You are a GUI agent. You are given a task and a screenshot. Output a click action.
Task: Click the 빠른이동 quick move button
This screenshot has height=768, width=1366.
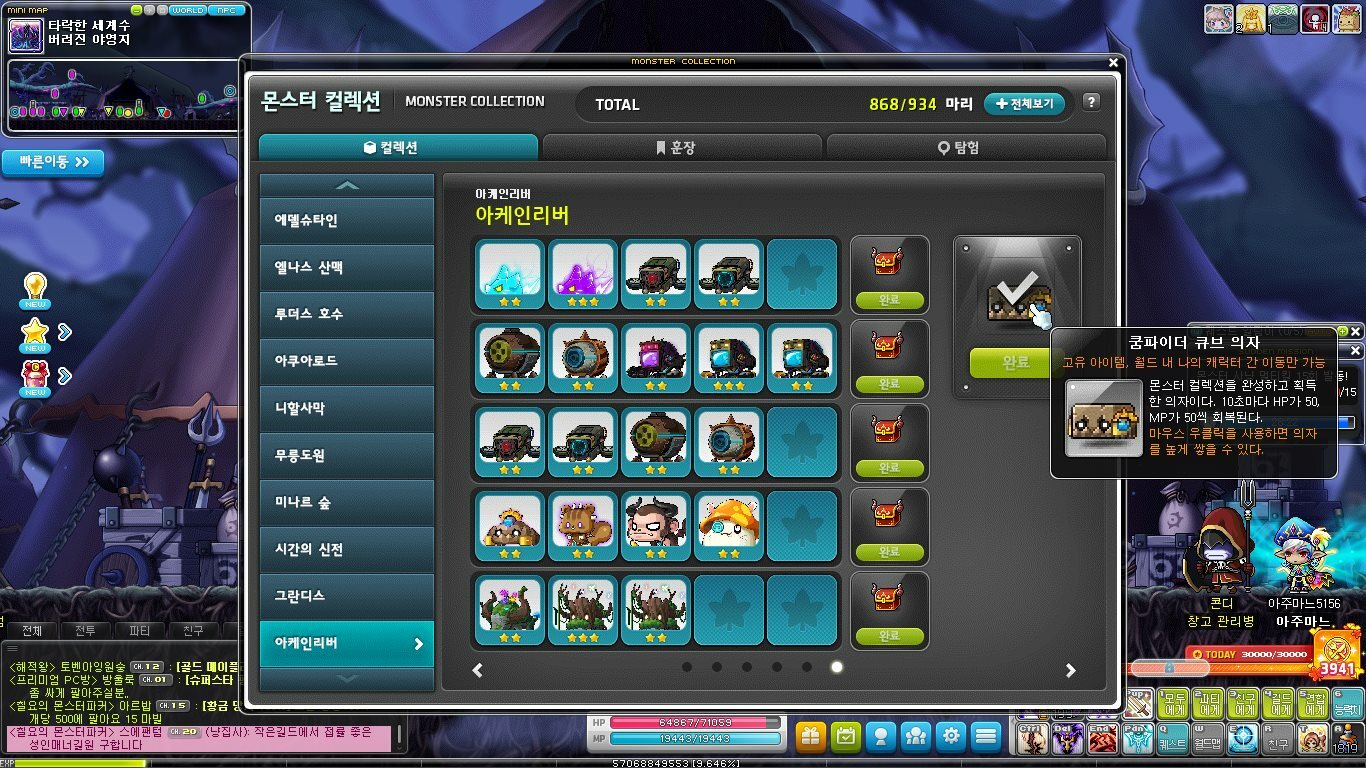[x=53, y=162]
